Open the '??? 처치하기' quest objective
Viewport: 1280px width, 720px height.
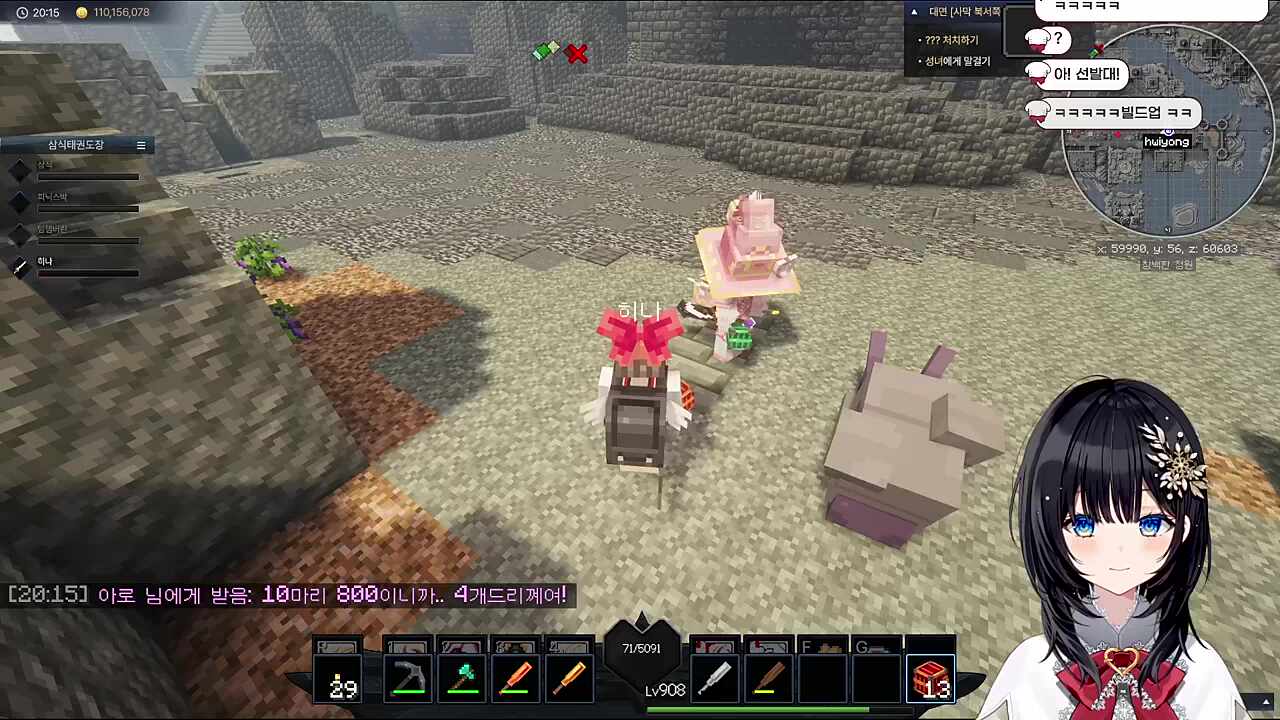952,40
